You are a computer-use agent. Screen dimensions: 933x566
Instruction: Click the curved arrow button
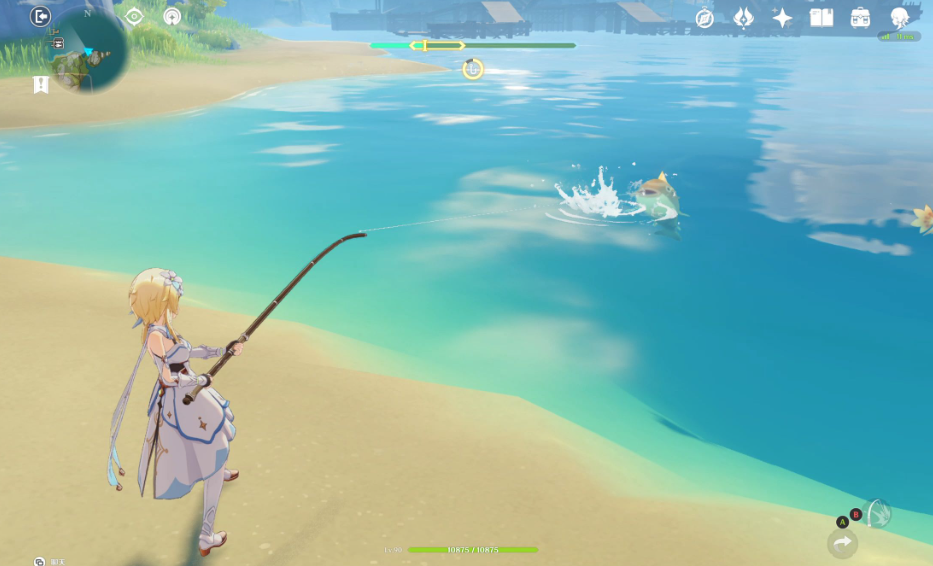(x=842, y=543)
